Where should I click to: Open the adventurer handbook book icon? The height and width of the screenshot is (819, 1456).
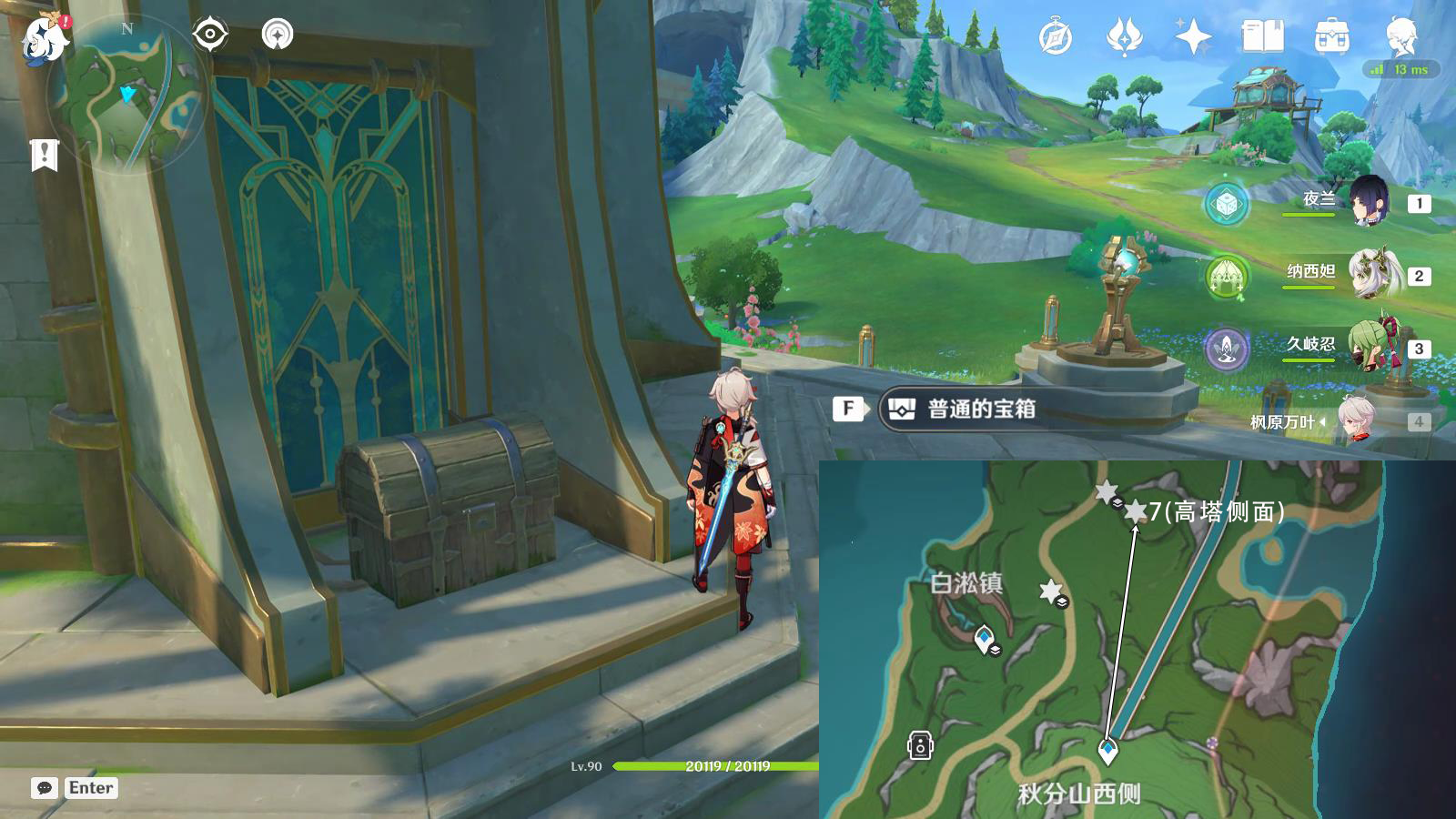[1262, 37]
